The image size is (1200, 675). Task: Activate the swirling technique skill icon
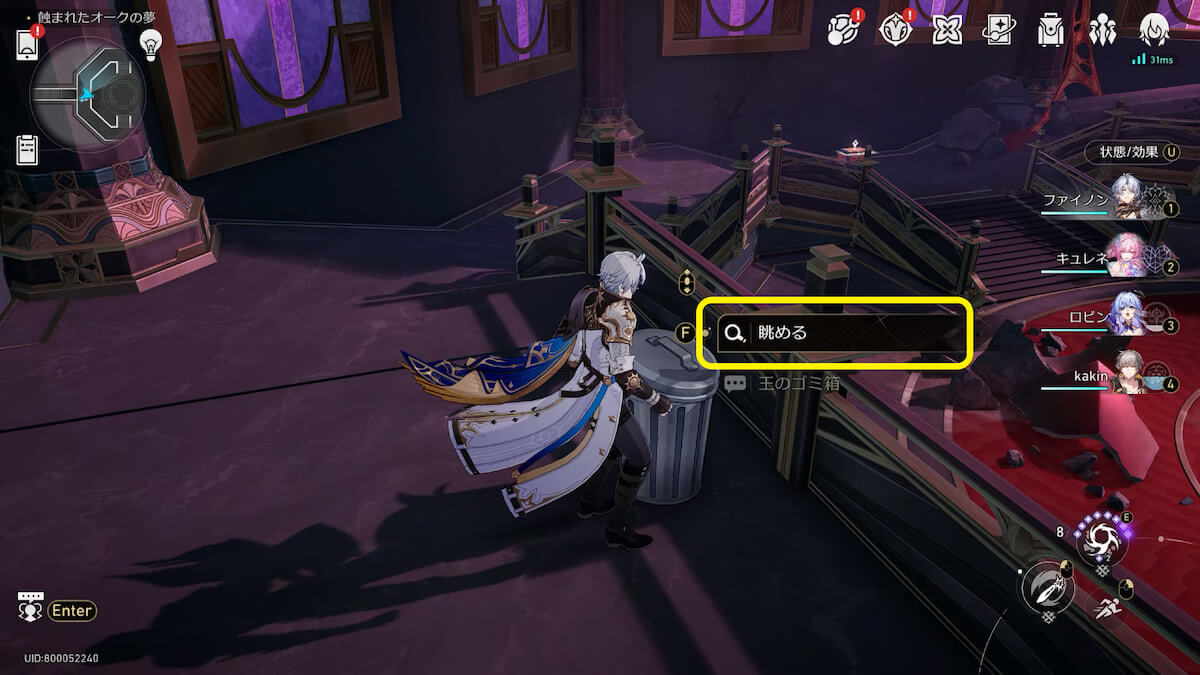[1100, 540]
